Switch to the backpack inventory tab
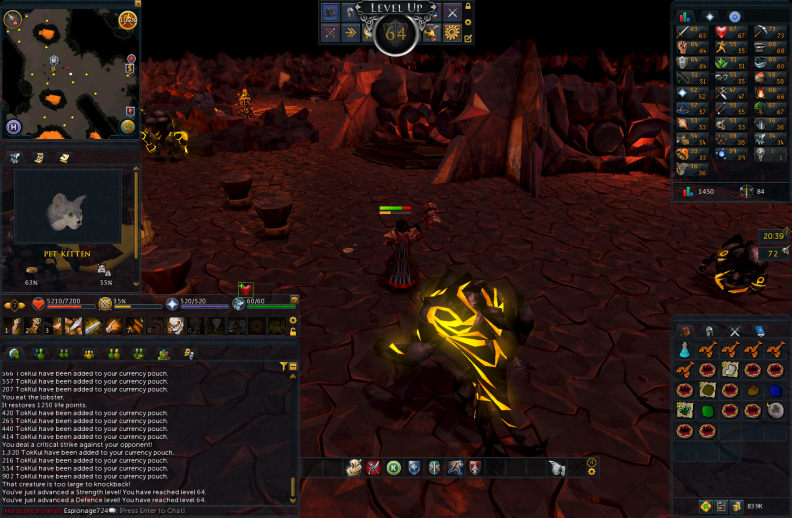 pos(685,331)
